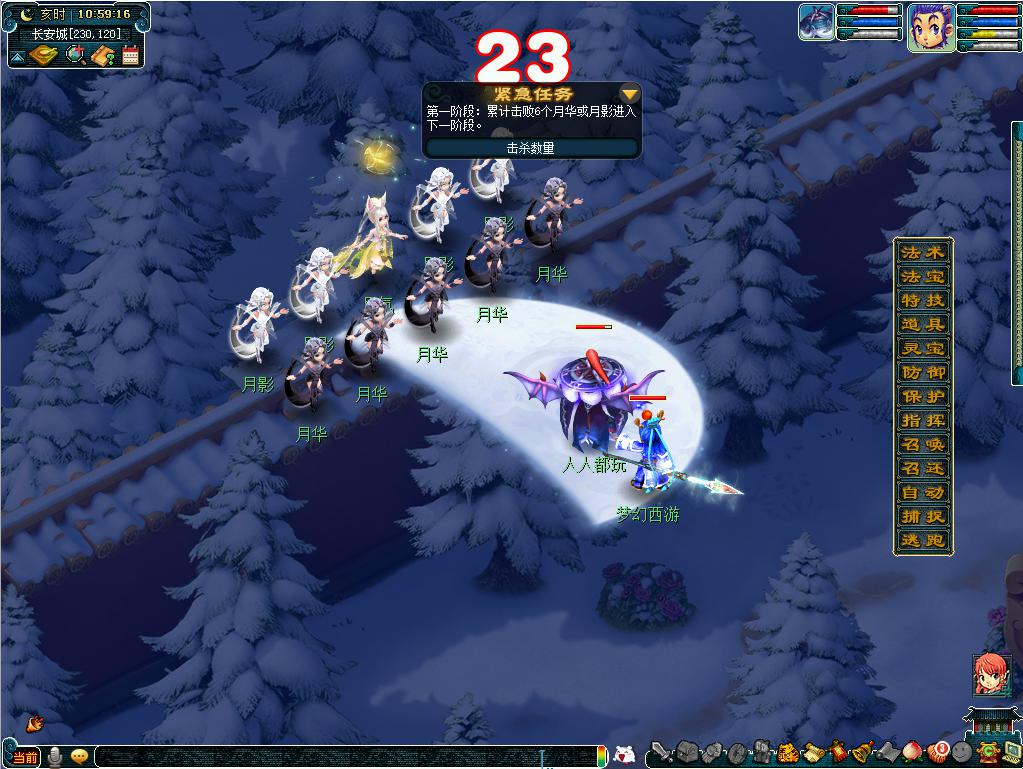
Task: Collapse the 紧急任务 quest panel arrow
Action: coord(630,94)
